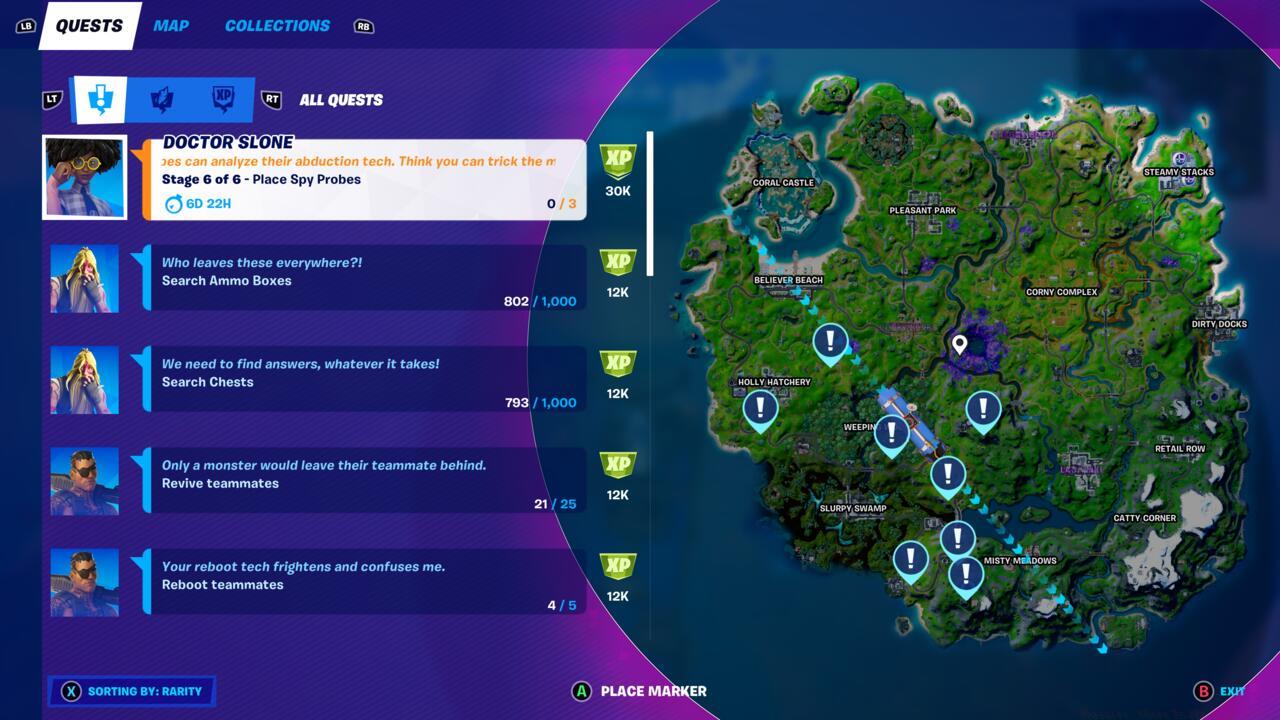
Task: Select the all quests shield filter icon
Action: [x=103, y=99]
